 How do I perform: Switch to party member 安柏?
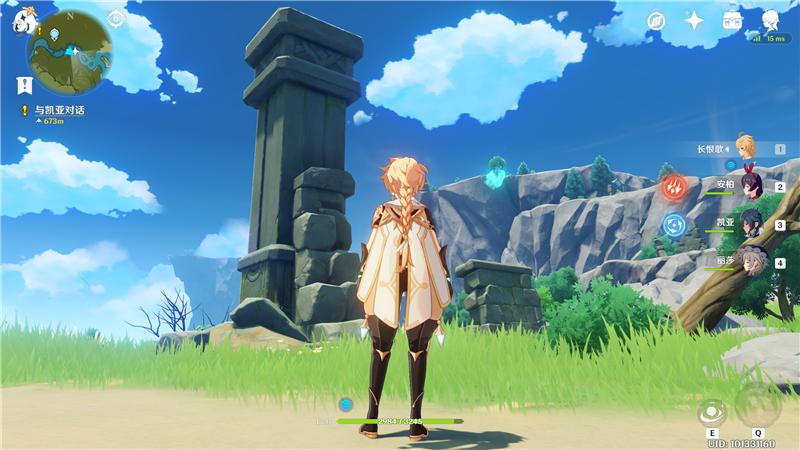pos(749,187)
